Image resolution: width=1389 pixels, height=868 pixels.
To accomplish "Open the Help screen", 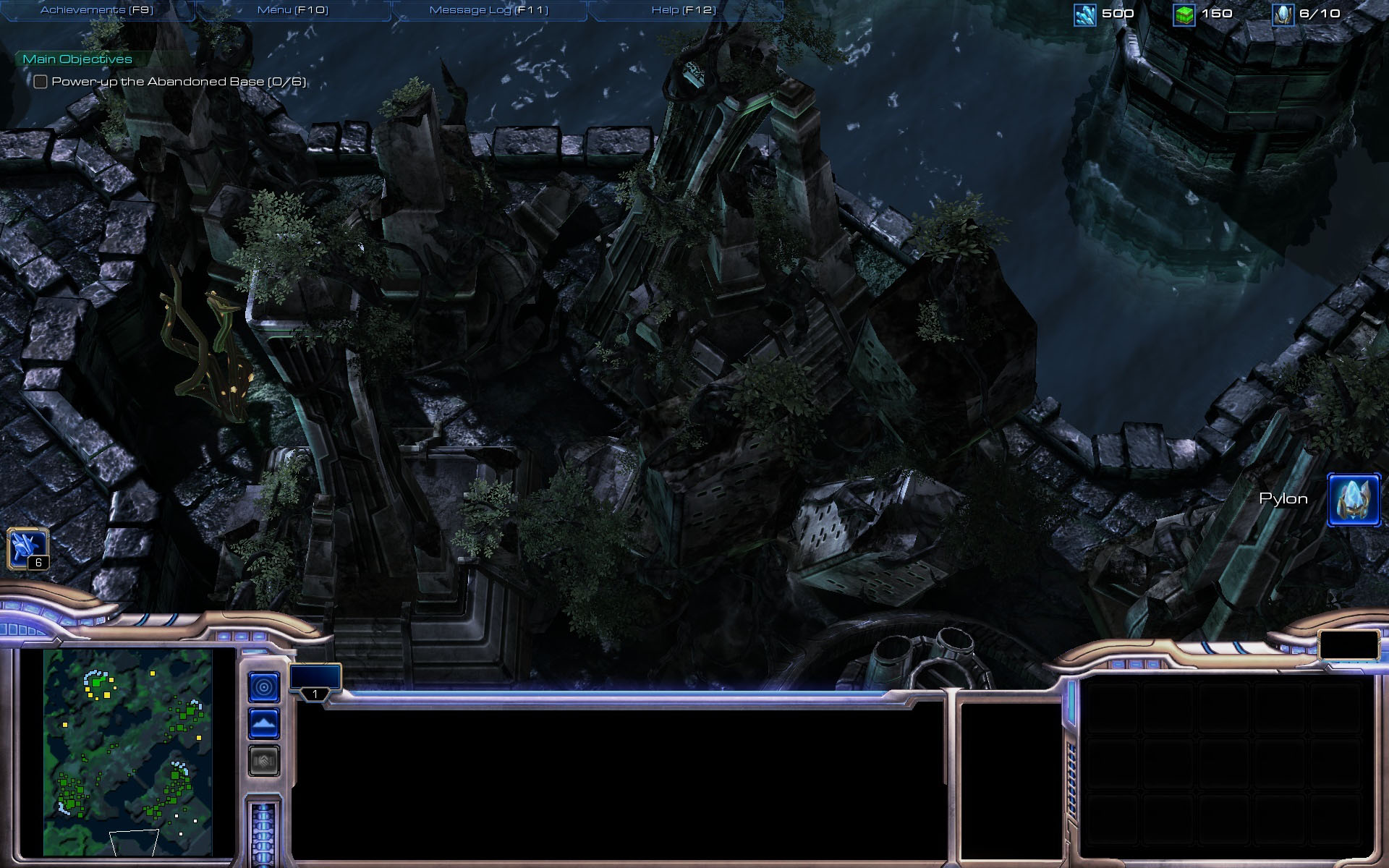I will coord(683,10).
